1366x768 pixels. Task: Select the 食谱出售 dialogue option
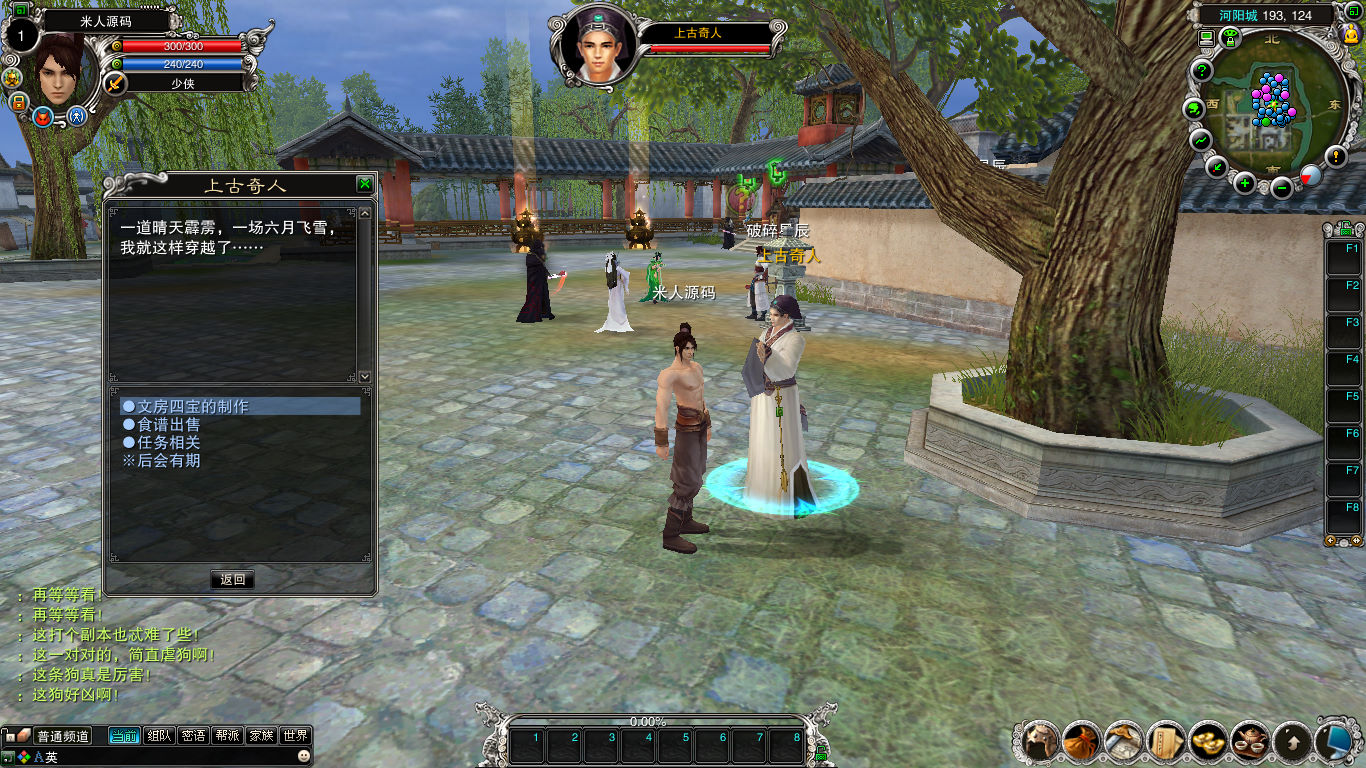pos(168,425)
